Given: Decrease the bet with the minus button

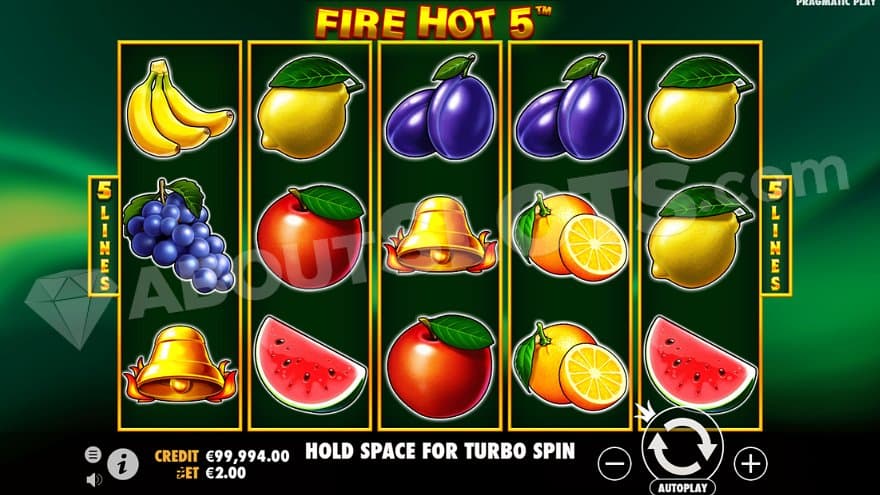Looking at the screenshot, I should coord(616,462).
